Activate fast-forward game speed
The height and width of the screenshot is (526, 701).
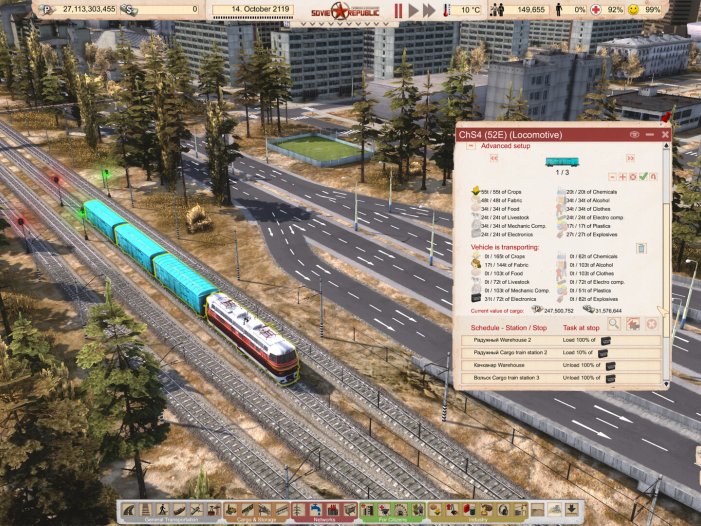point(431,10)
